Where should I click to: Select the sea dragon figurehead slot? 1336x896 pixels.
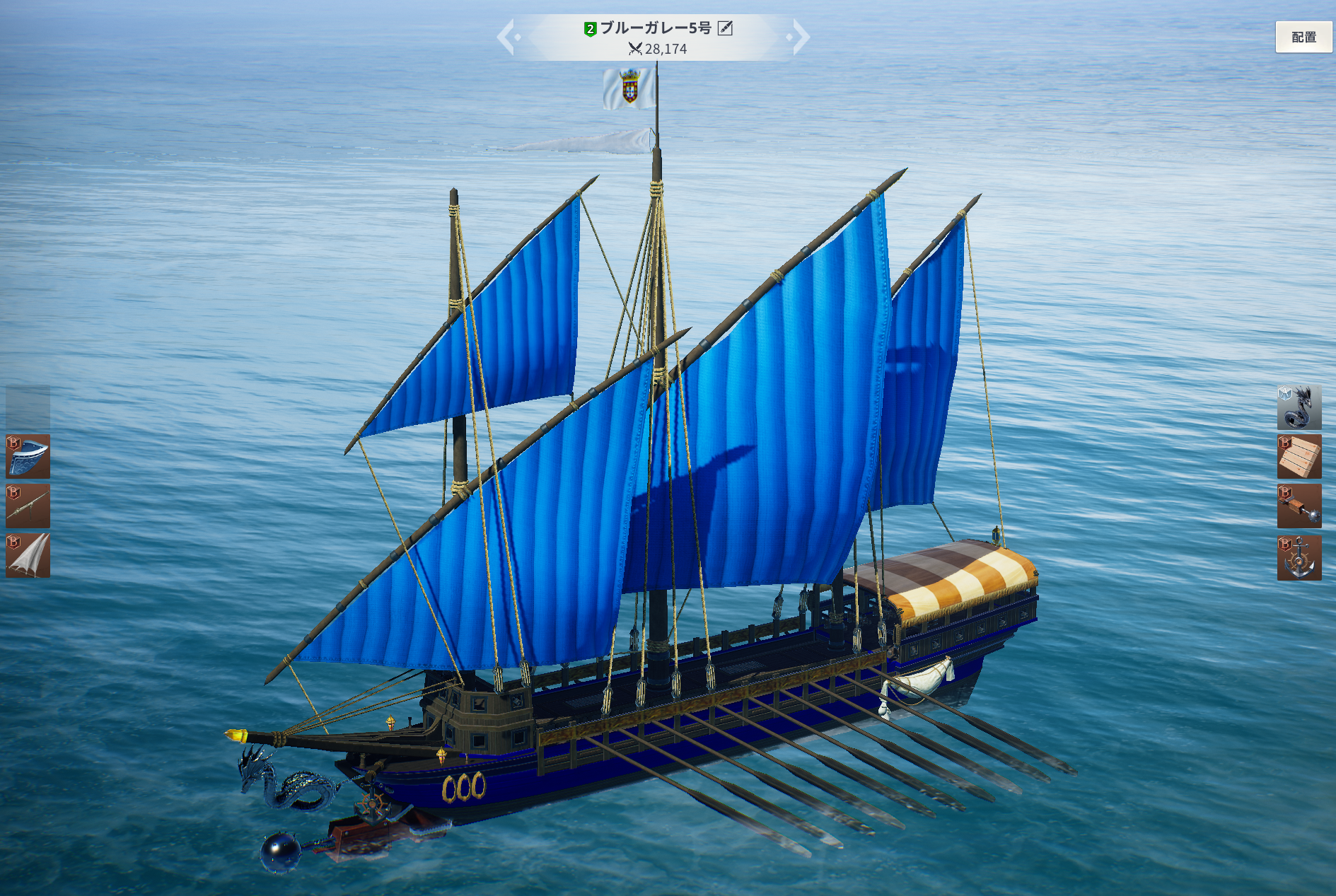pos(1299,407)
